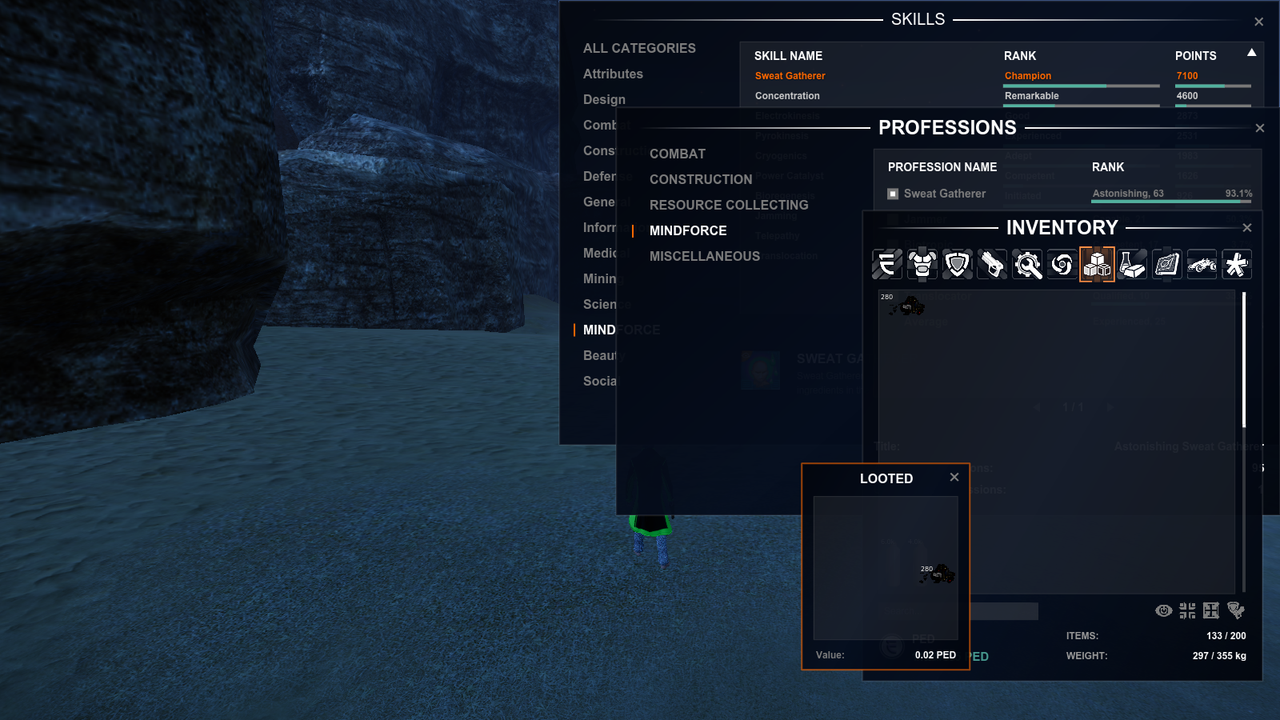Switch to Resource Collecting professions

[728, 205]
